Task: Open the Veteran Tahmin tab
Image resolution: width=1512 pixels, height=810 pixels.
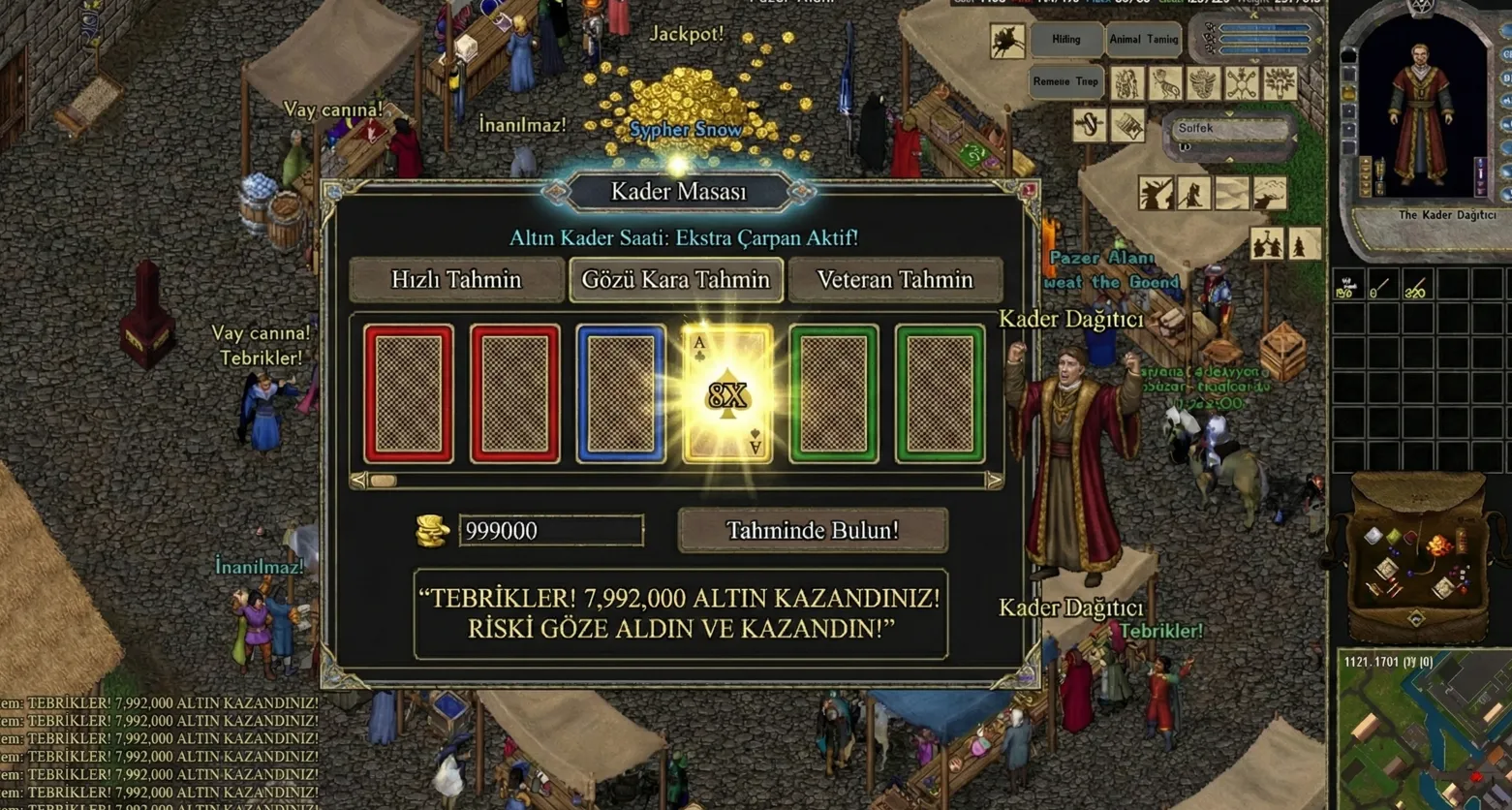Action: (895, 279)
